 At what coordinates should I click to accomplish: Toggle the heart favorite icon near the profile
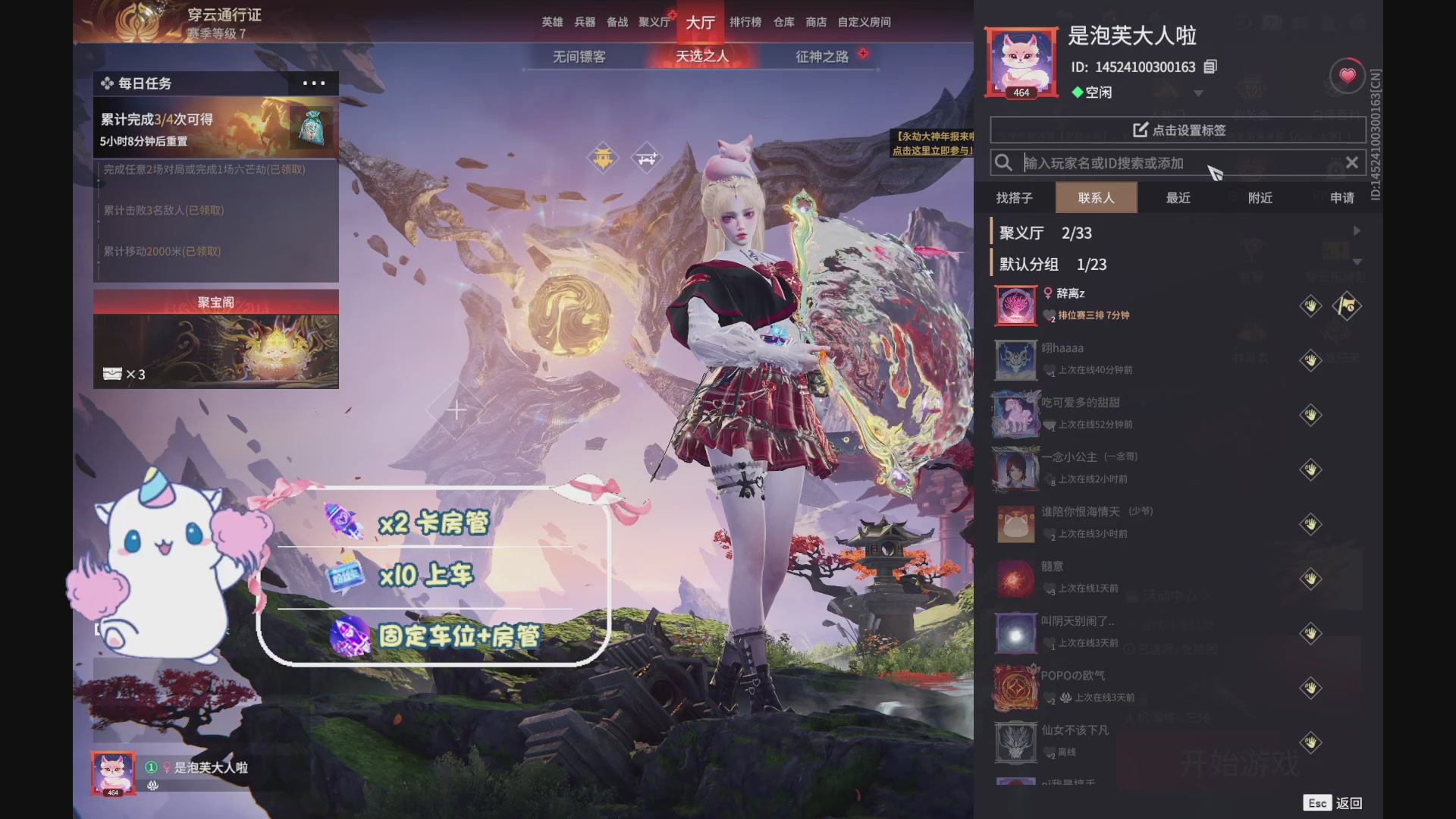pos(1347,75)
